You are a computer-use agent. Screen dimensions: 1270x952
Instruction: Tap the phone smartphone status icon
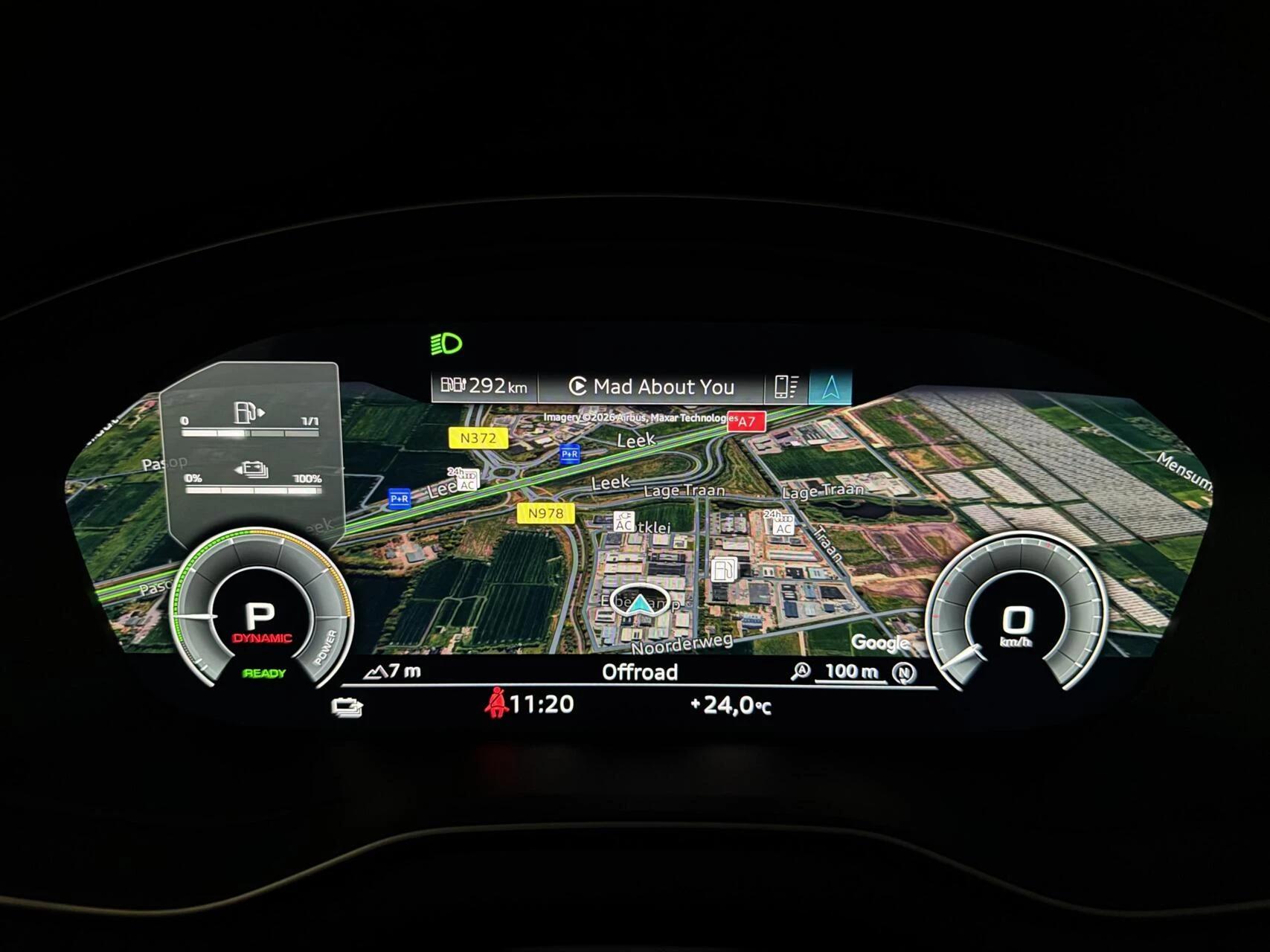(786, 387)
